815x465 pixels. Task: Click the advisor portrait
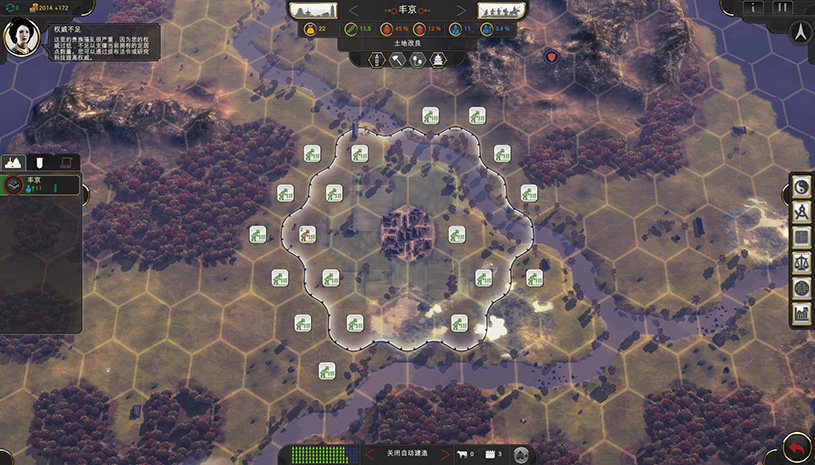click(x=18, y=38)
